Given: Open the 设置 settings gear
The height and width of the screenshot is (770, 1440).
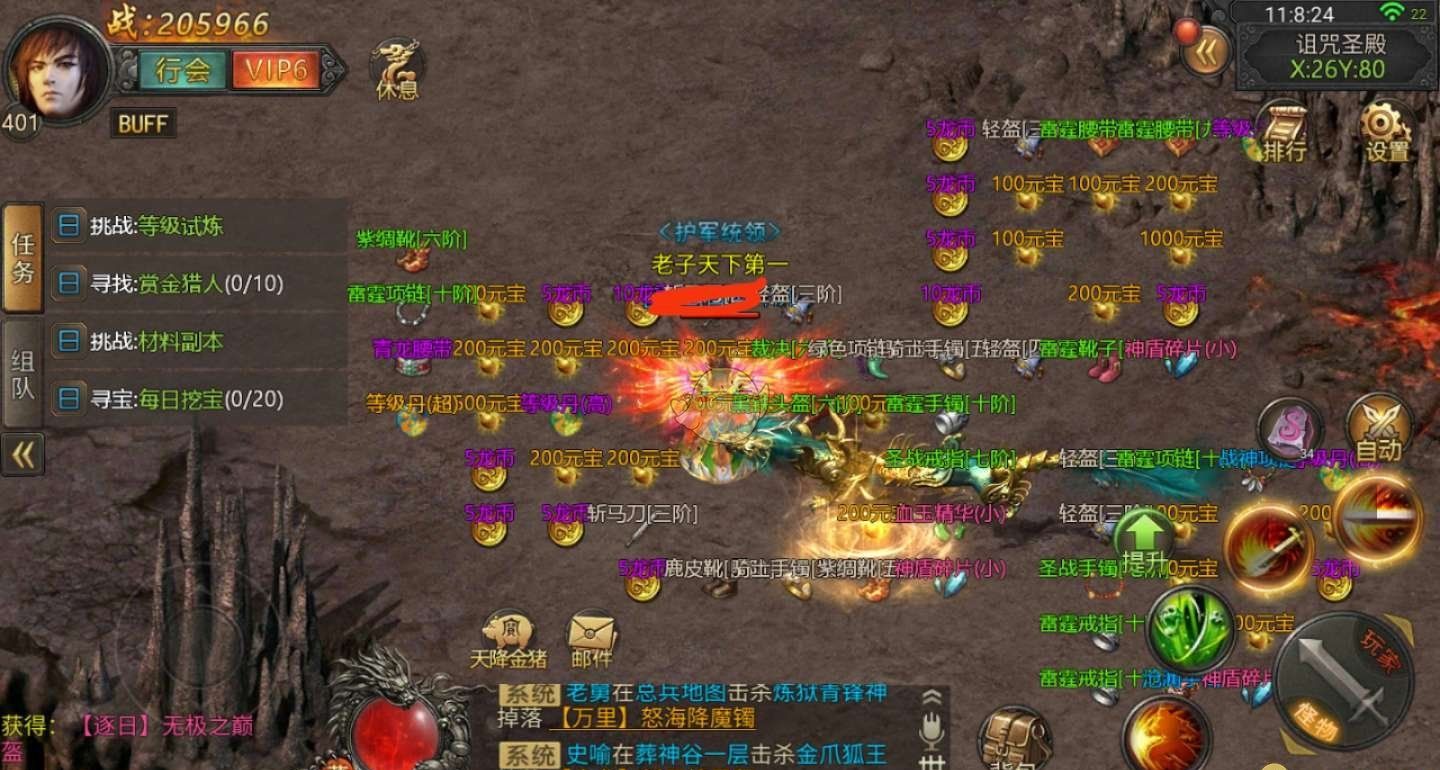Looking at the screenshot, I should 1386,132.
